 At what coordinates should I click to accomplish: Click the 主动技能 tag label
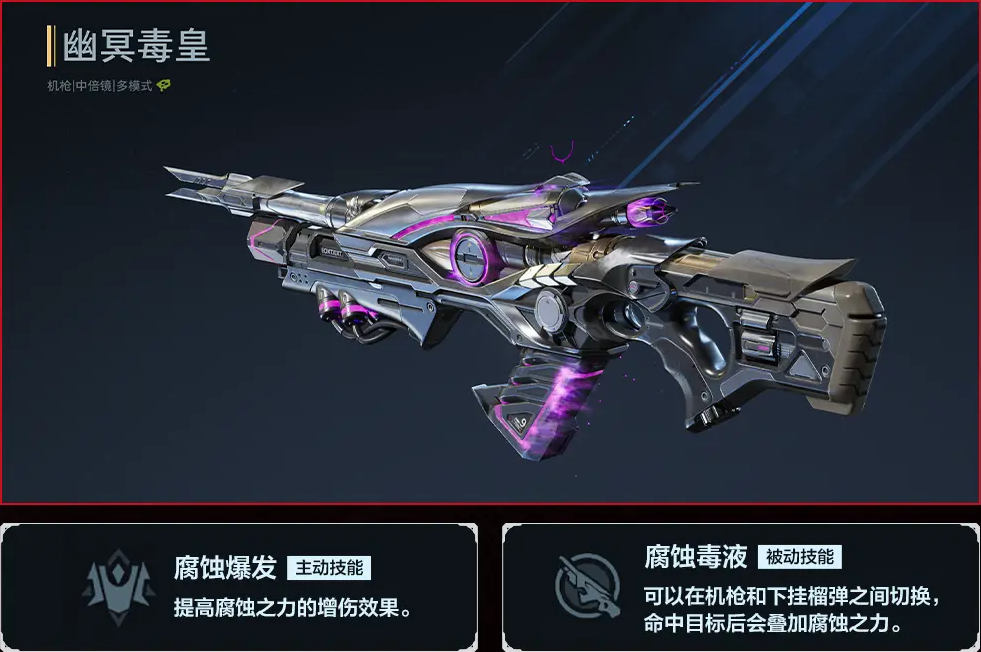click(329, 568)
